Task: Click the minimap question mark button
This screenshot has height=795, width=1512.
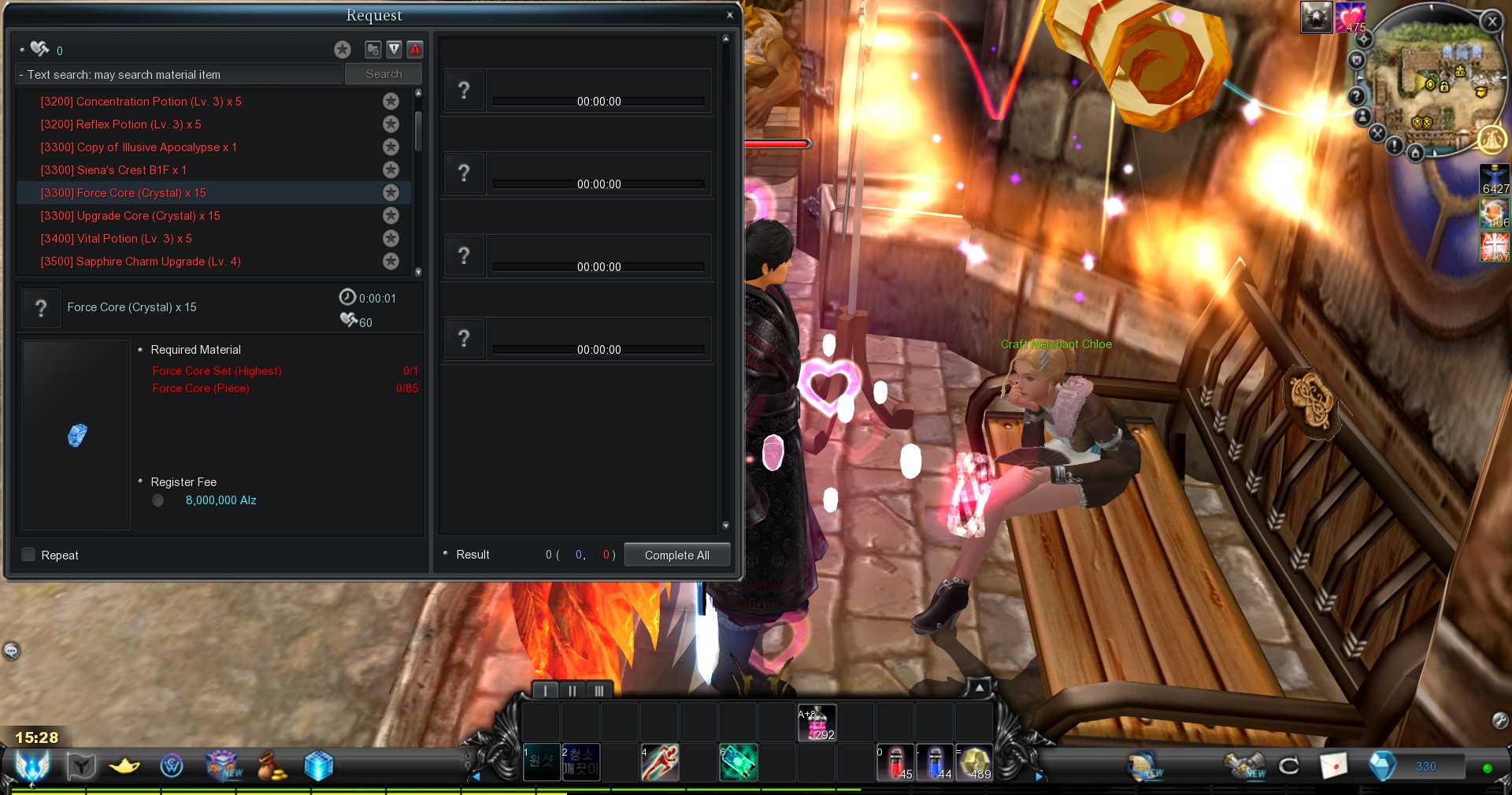Action: tap(1356, 96)
